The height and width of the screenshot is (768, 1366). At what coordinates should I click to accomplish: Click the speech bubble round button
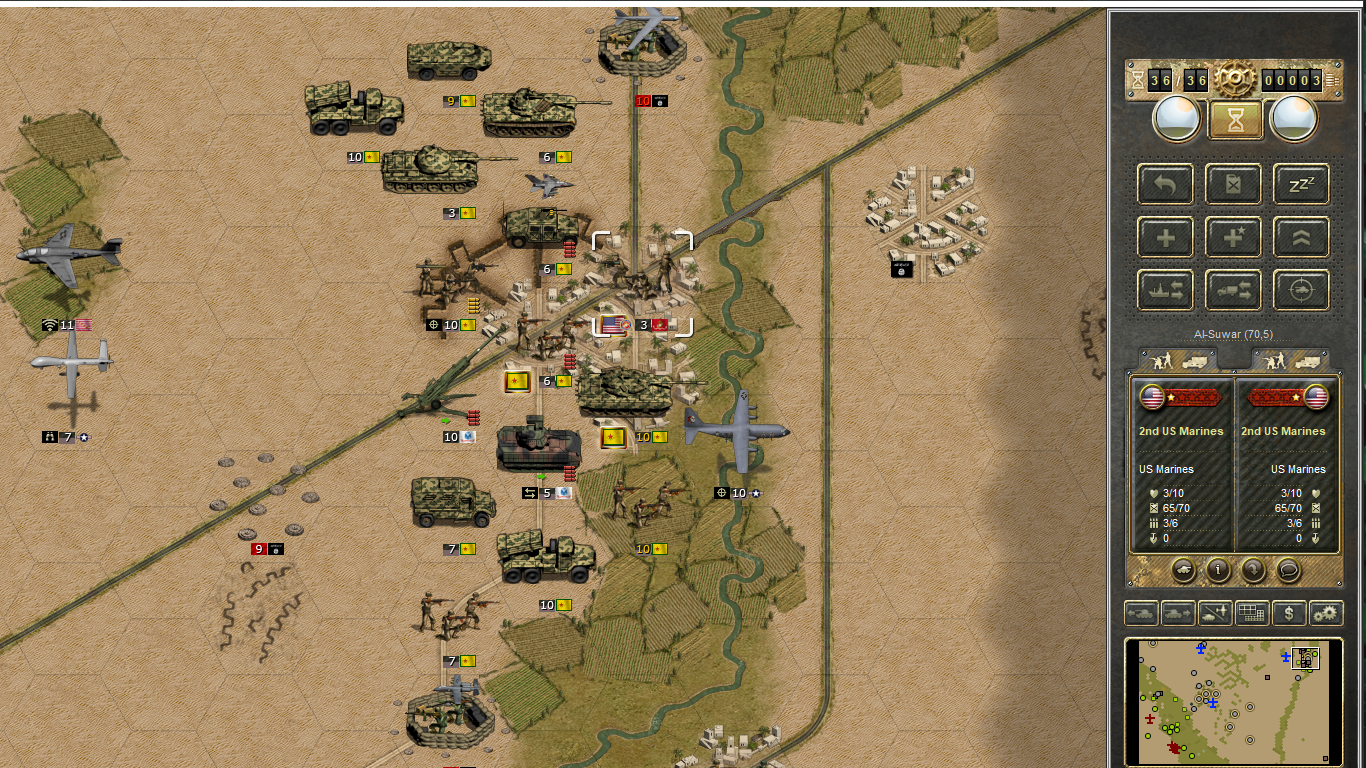(x=1290, y=570)
